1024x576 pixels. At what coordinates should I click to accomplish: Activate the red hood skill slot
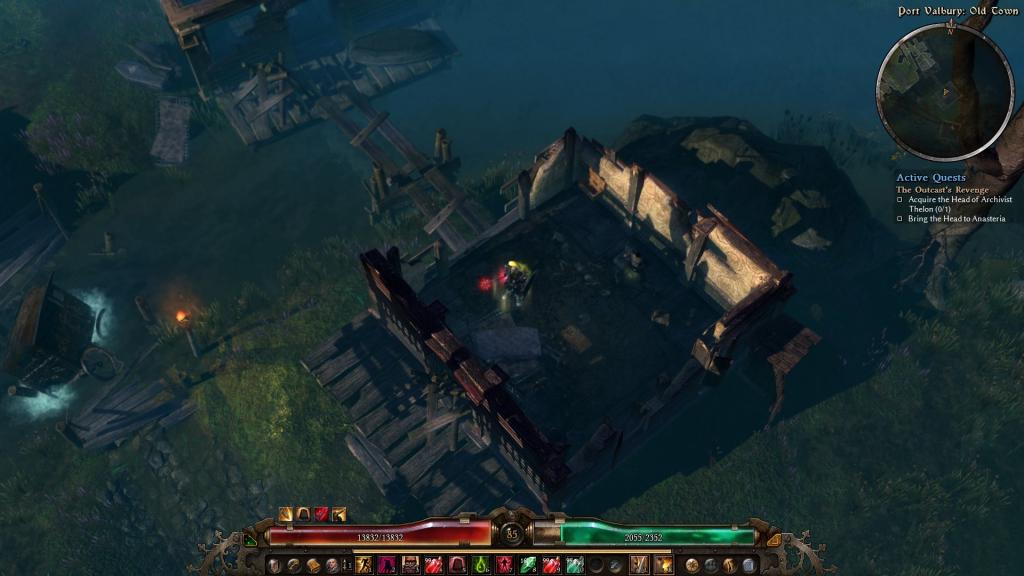click(x=458, y=566)
